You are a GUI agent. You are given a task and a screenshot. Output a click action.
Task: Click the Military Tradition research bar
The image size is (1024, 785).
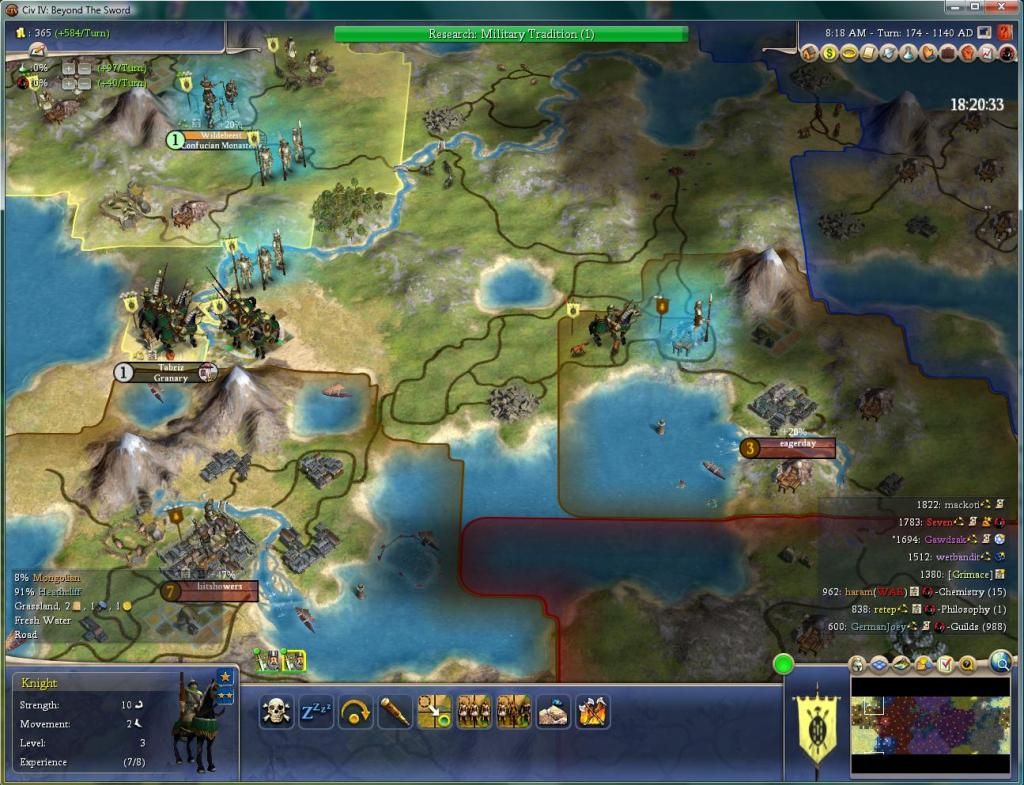(510, 34)
